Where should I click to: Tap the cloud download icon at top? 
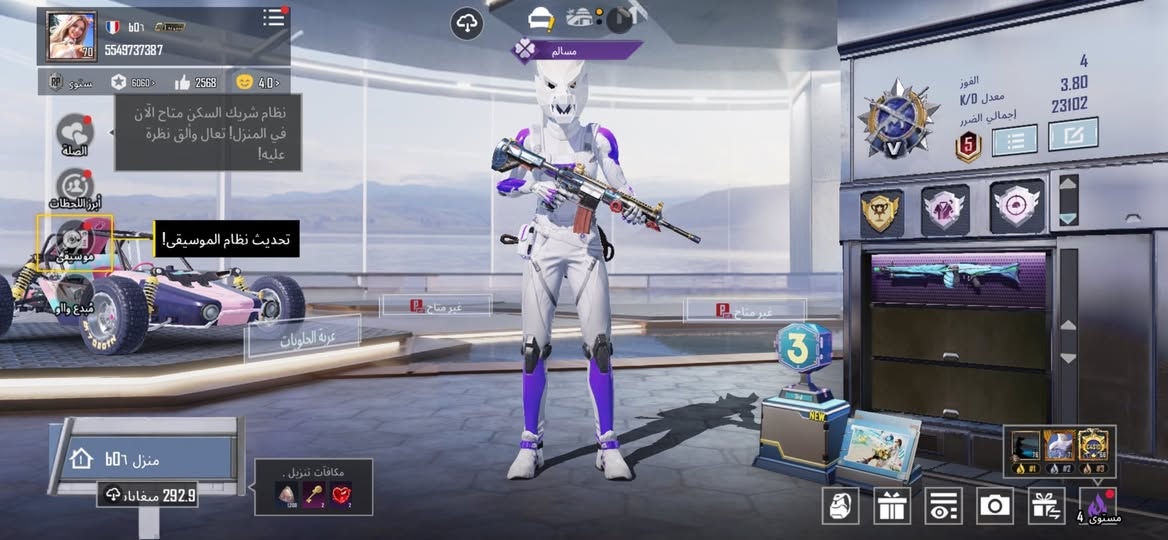(x=467, y=23)
